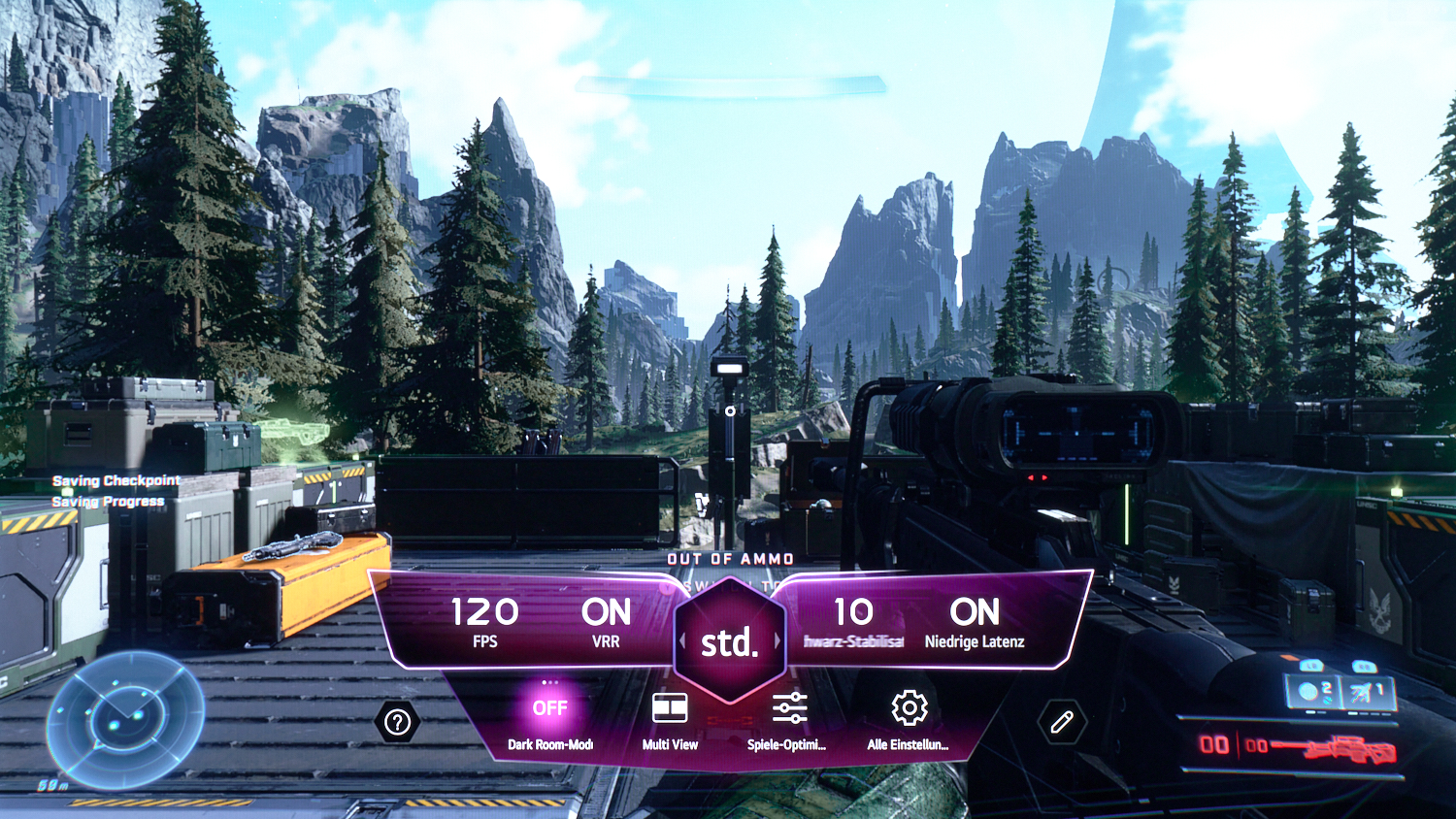Select the 120 FPS indicator
The image size is (1456, 819).
484,620
